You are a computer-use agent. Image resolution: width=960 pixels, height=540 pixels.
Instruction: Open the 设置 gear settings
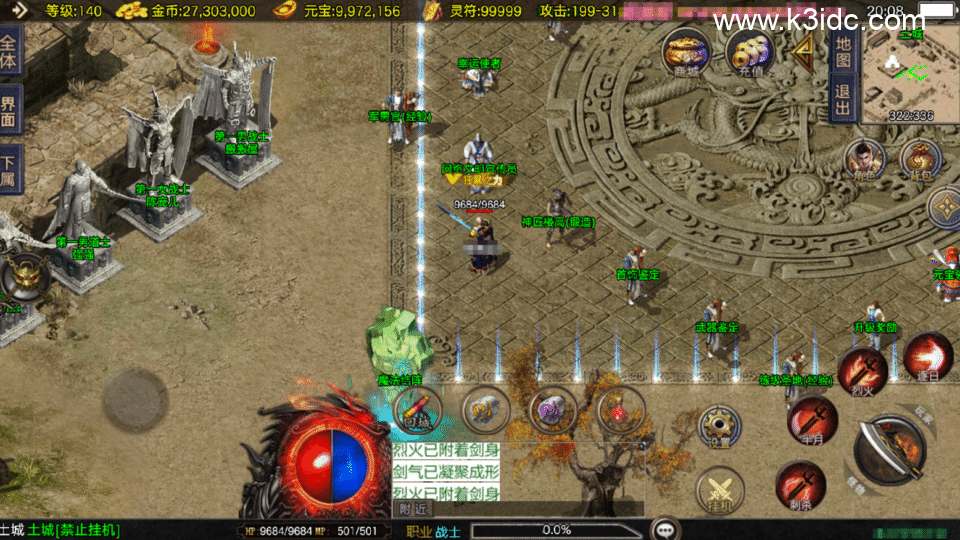point(720,427)
